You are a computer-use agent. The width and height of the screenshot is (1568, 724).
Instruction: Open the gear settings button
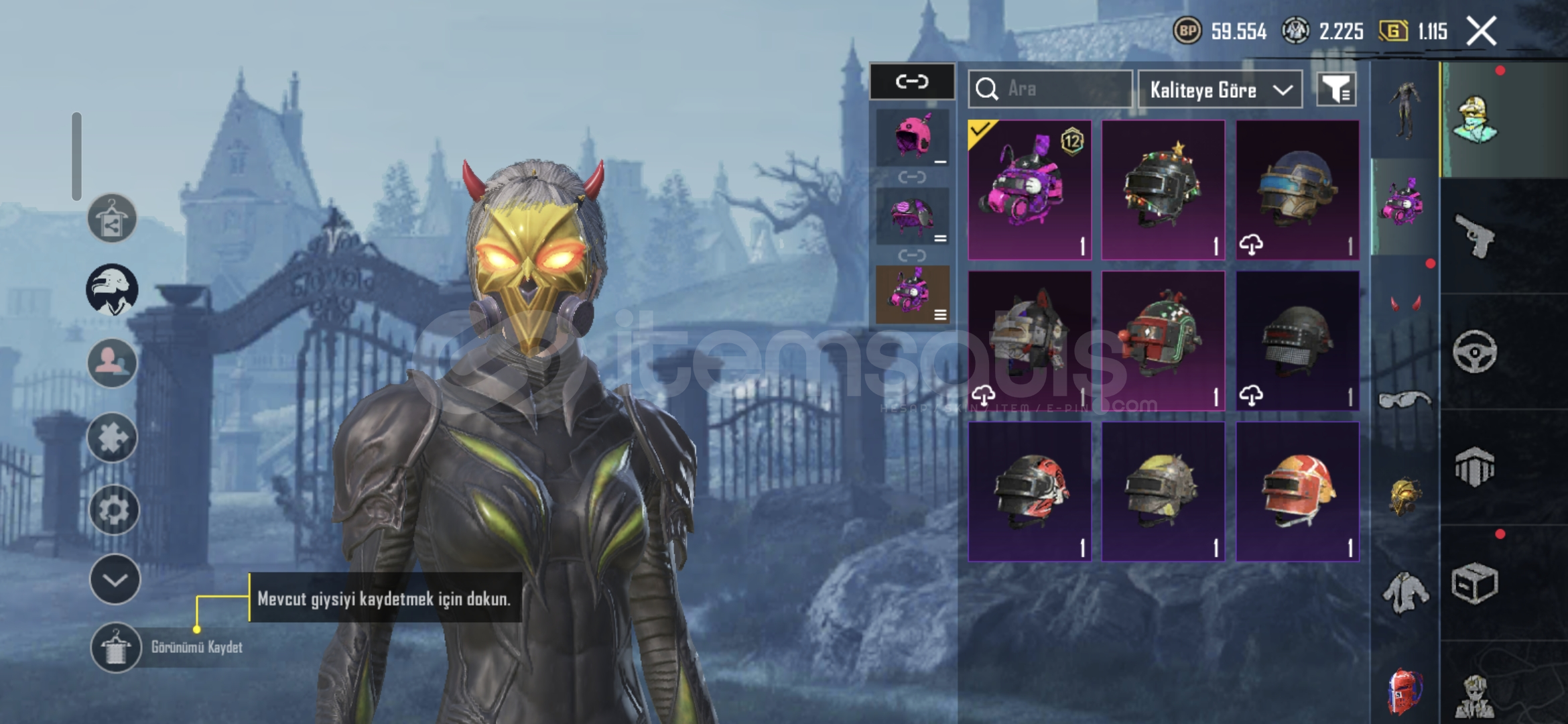tap(113, 510)
